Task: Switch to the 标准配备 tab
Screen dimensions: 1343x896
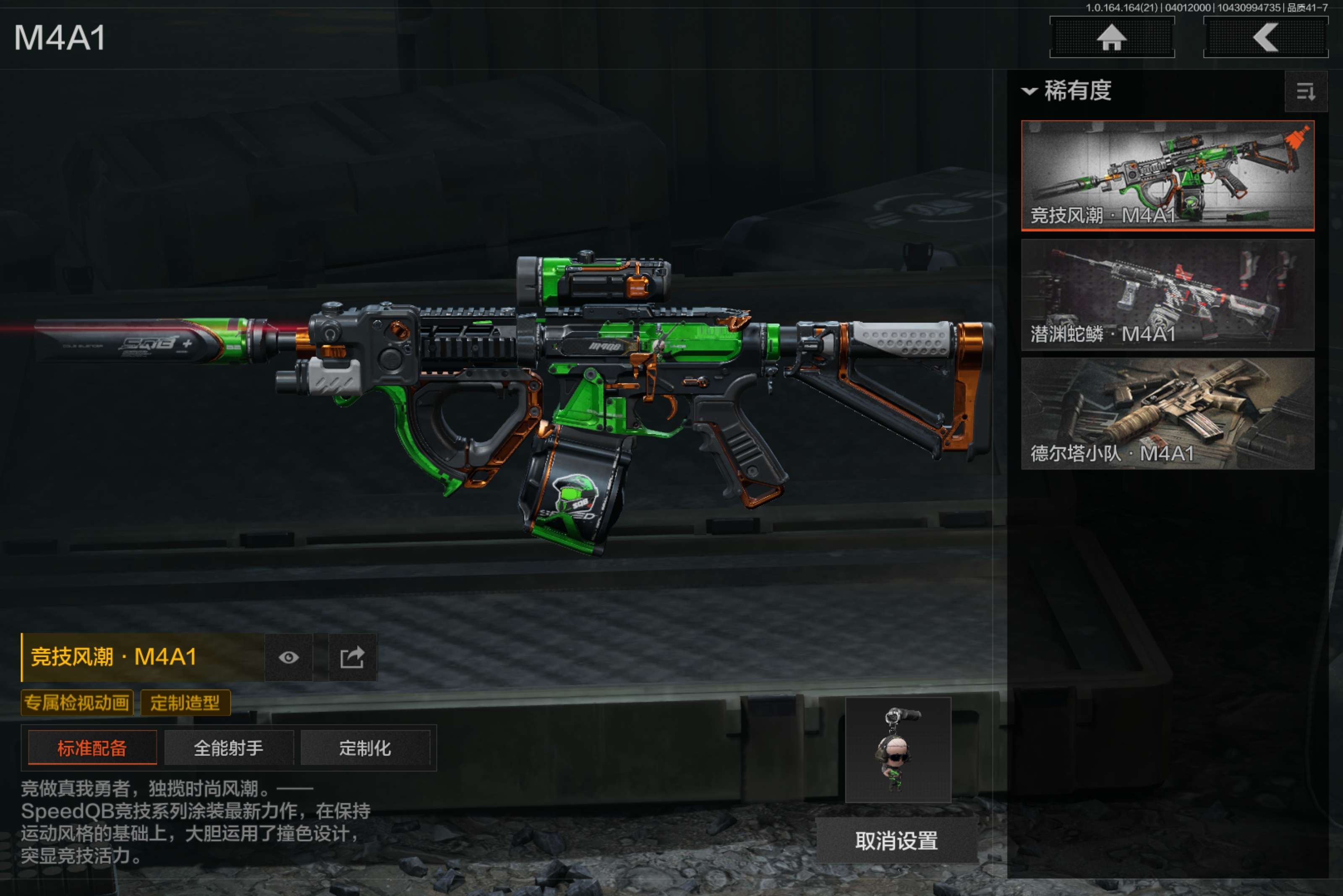Action: tap(92, 748)
